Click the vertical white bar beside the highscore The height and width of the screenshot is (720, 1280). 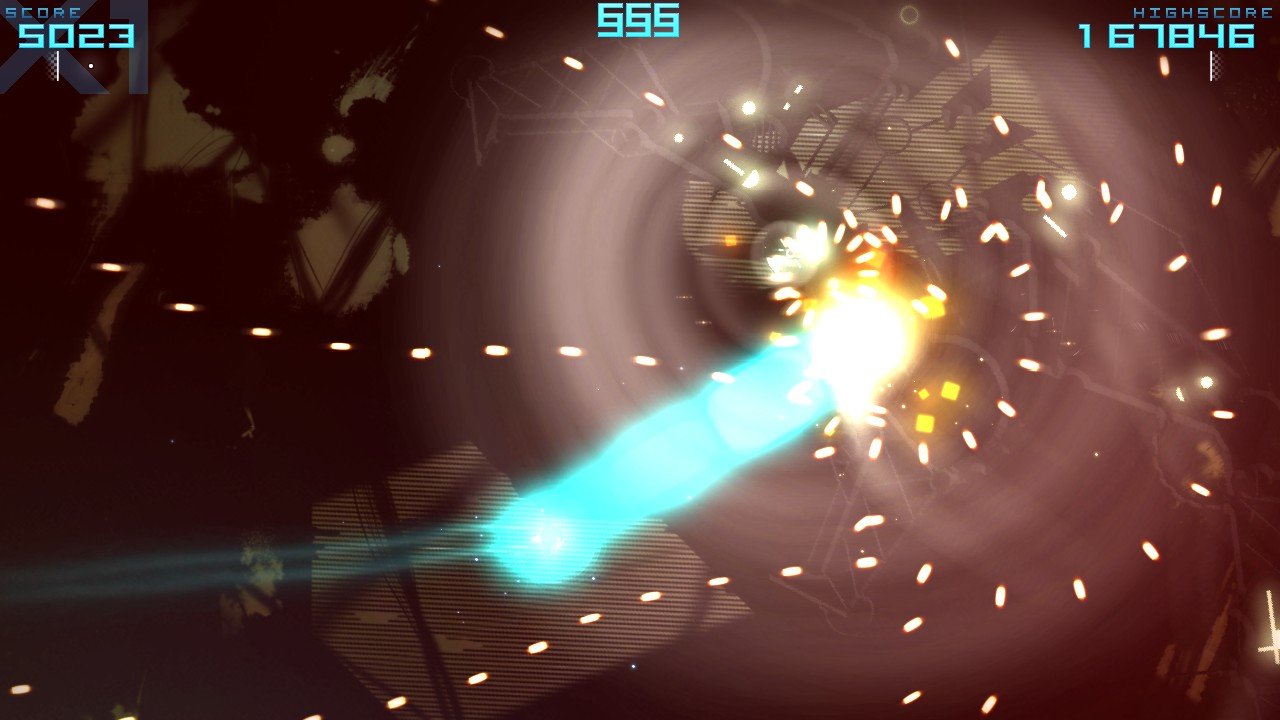coord(1211,65)
